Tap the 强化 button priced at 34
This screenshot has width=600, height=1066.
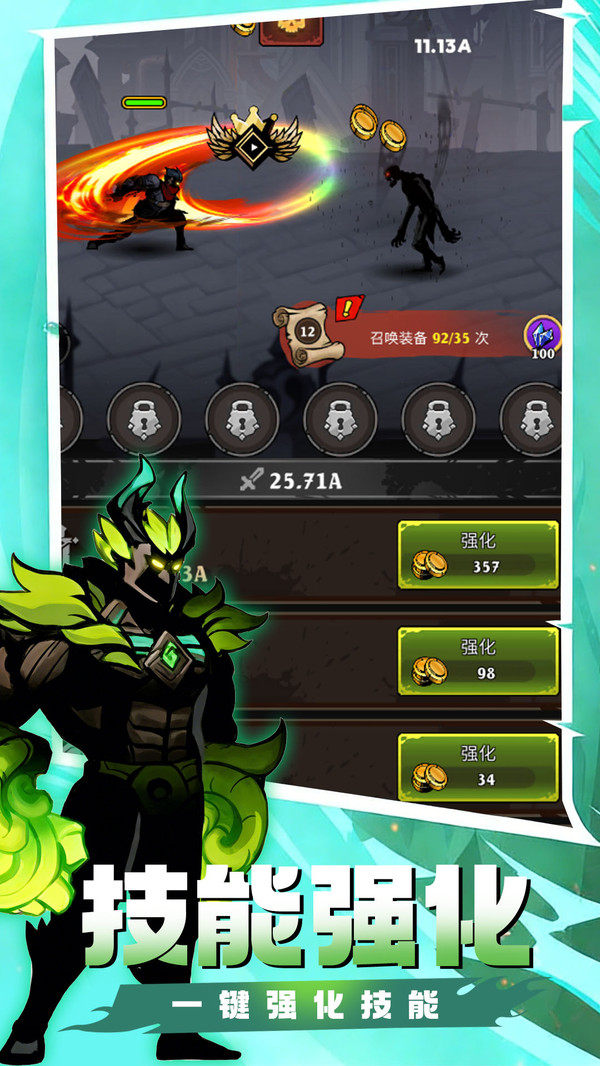click(477, 766)
